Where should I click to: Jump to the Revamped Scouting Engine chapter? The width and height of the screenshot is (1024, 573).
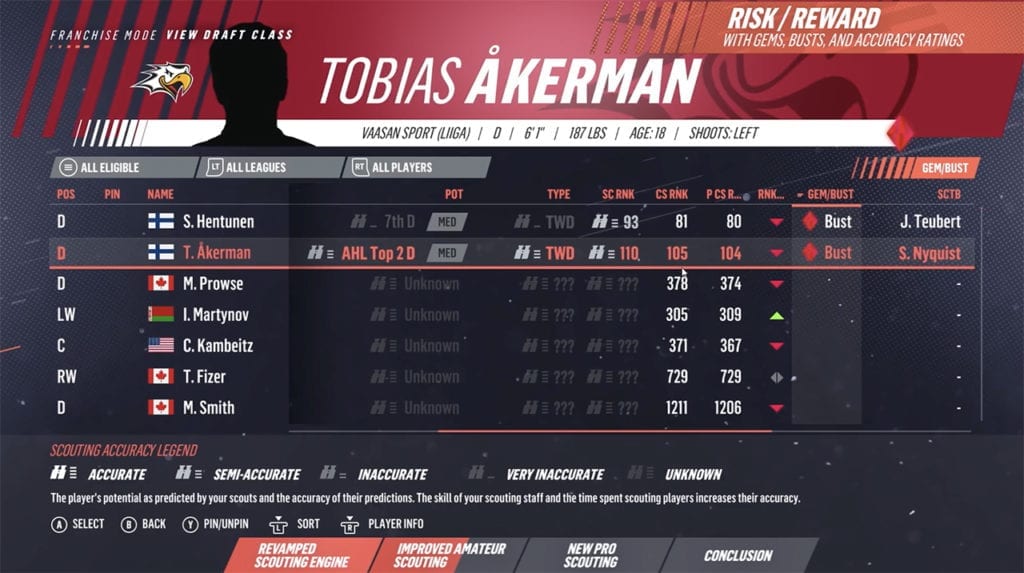click(x=286, y=555)
